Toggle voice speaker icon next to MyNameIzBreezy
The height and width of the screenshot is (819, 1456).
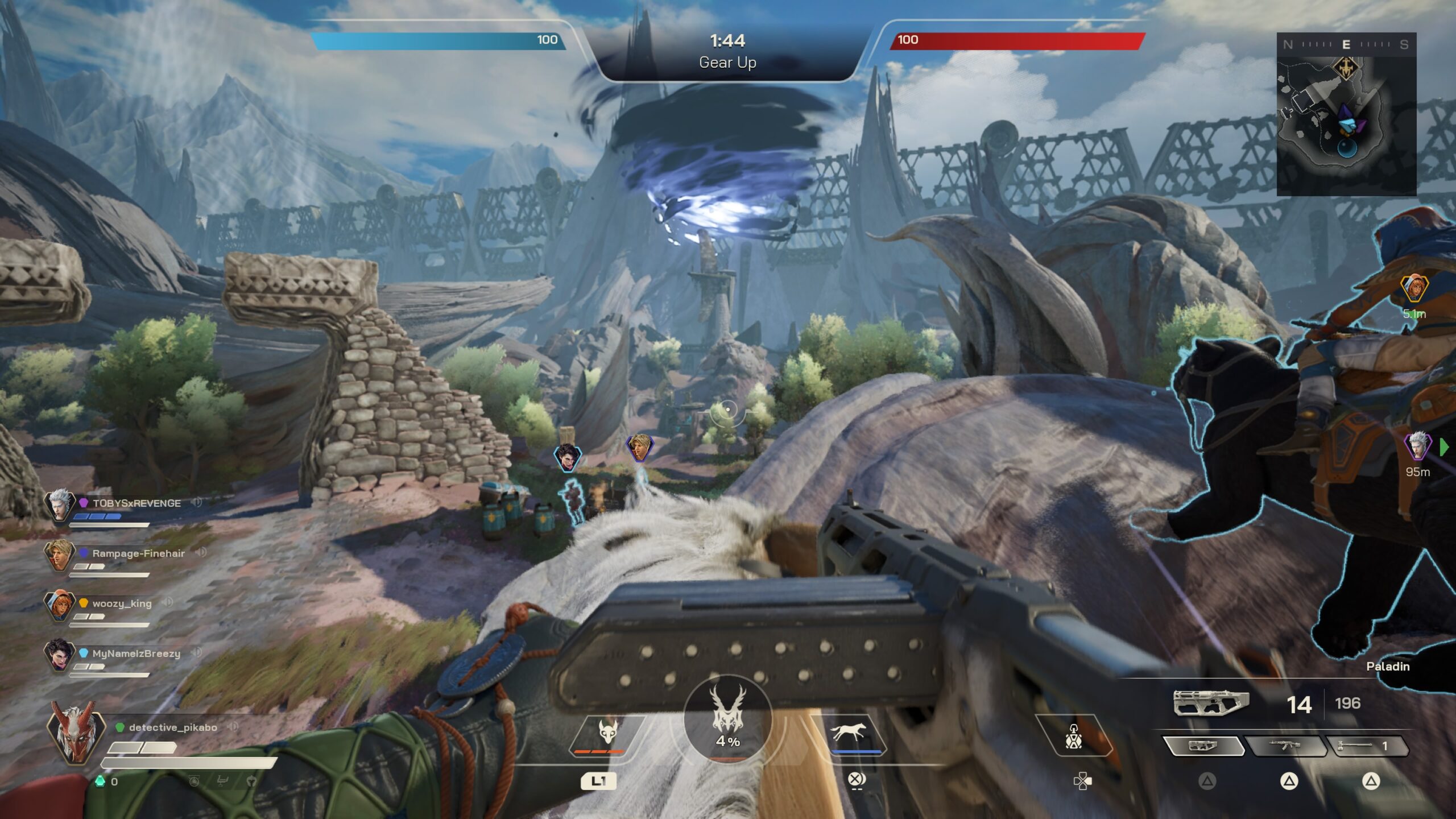point(196,652)
